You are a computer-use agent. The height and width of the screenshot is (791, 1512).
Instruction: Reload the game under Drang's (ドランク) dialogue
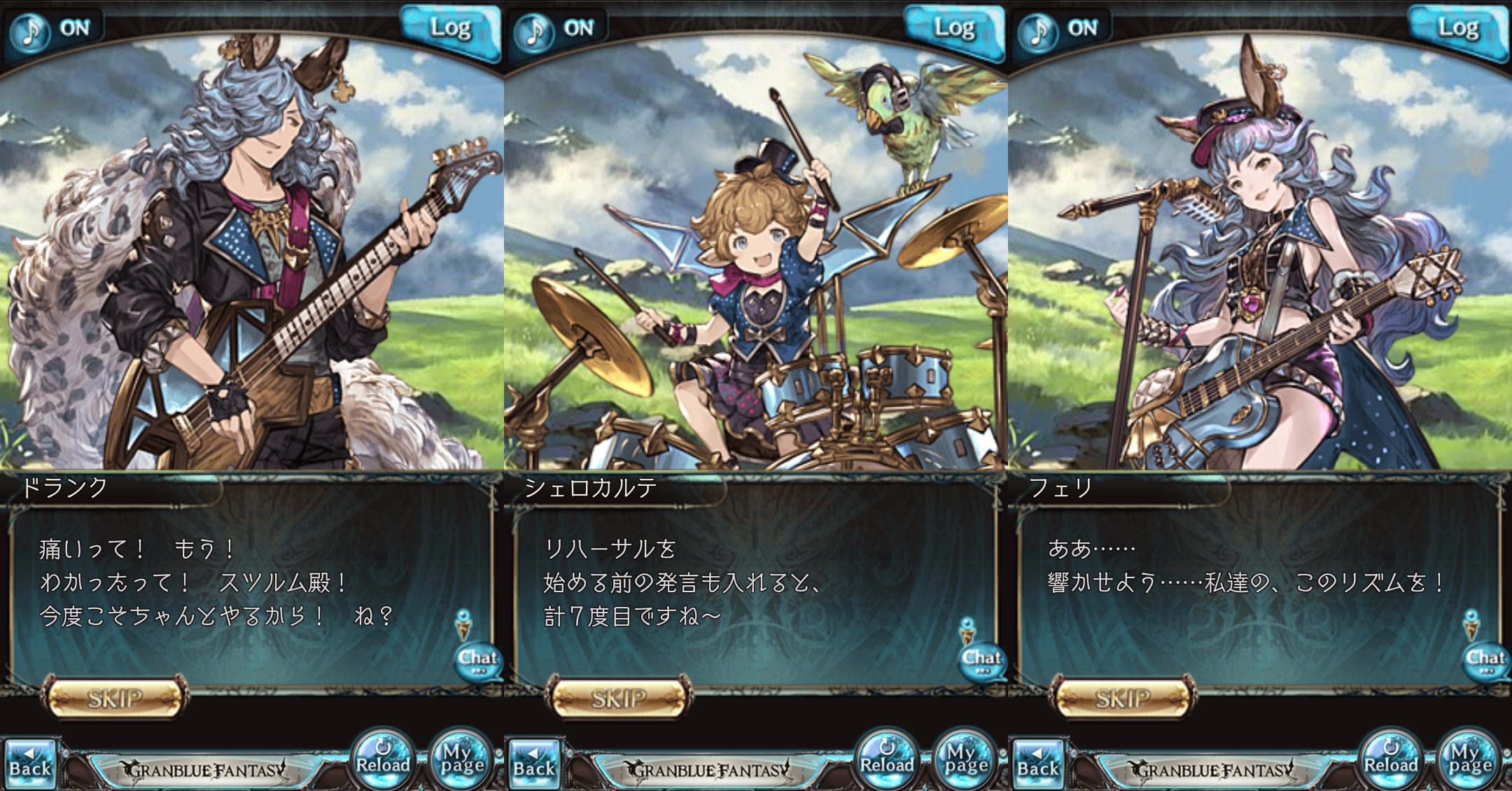click(383, 760)
